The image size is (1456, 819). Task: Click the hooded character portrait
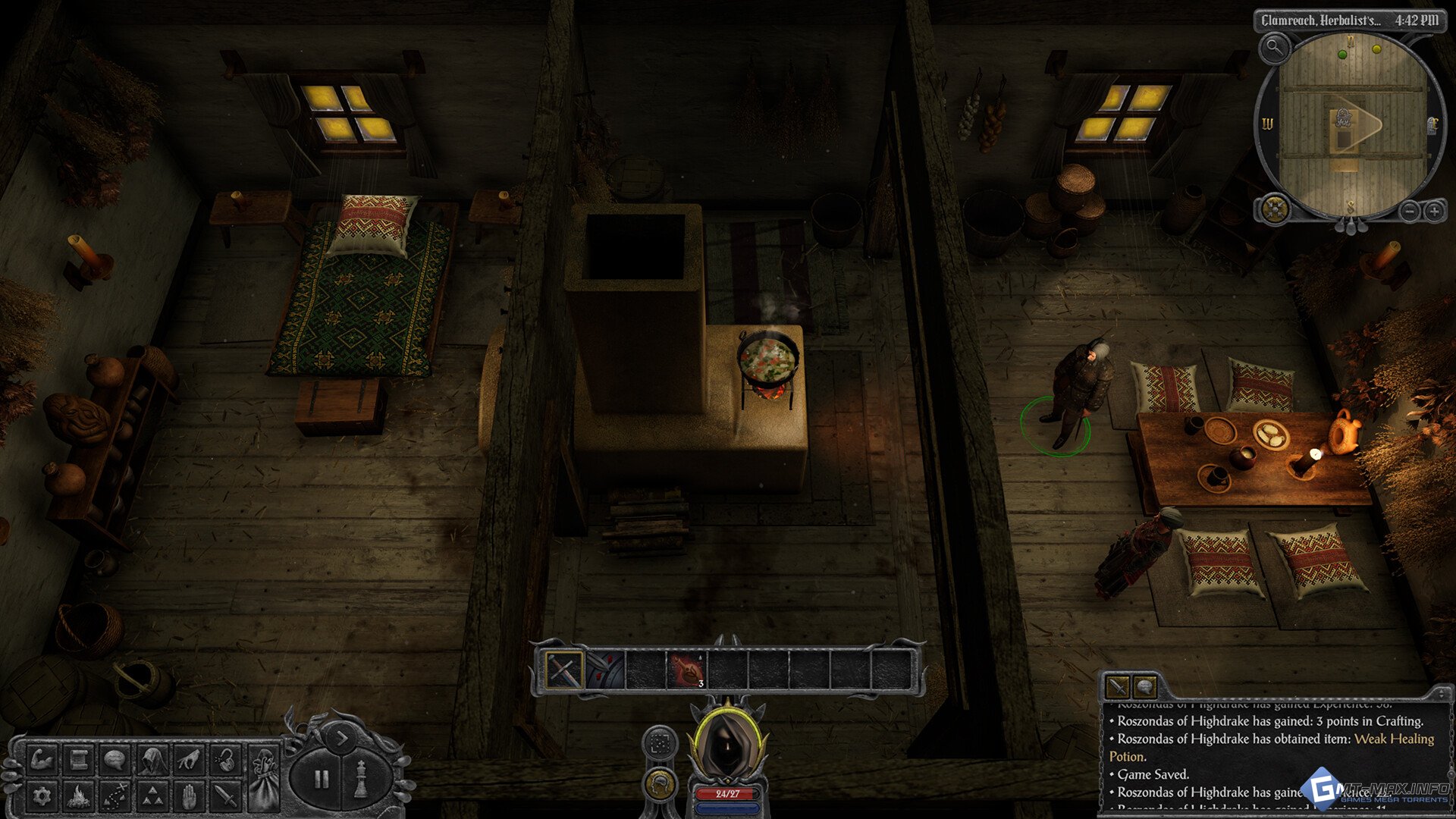[727, 743]
